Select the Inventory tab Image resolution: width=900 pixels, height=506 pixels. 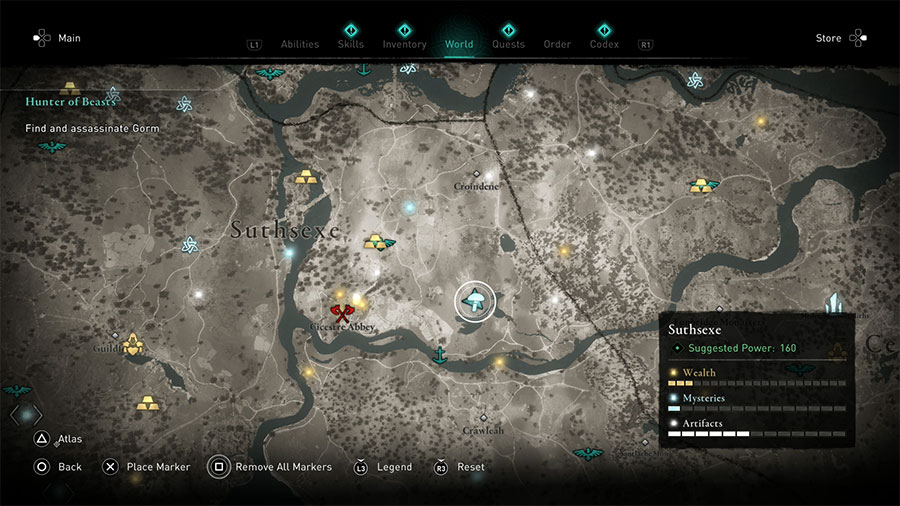(x=404, y=44)
